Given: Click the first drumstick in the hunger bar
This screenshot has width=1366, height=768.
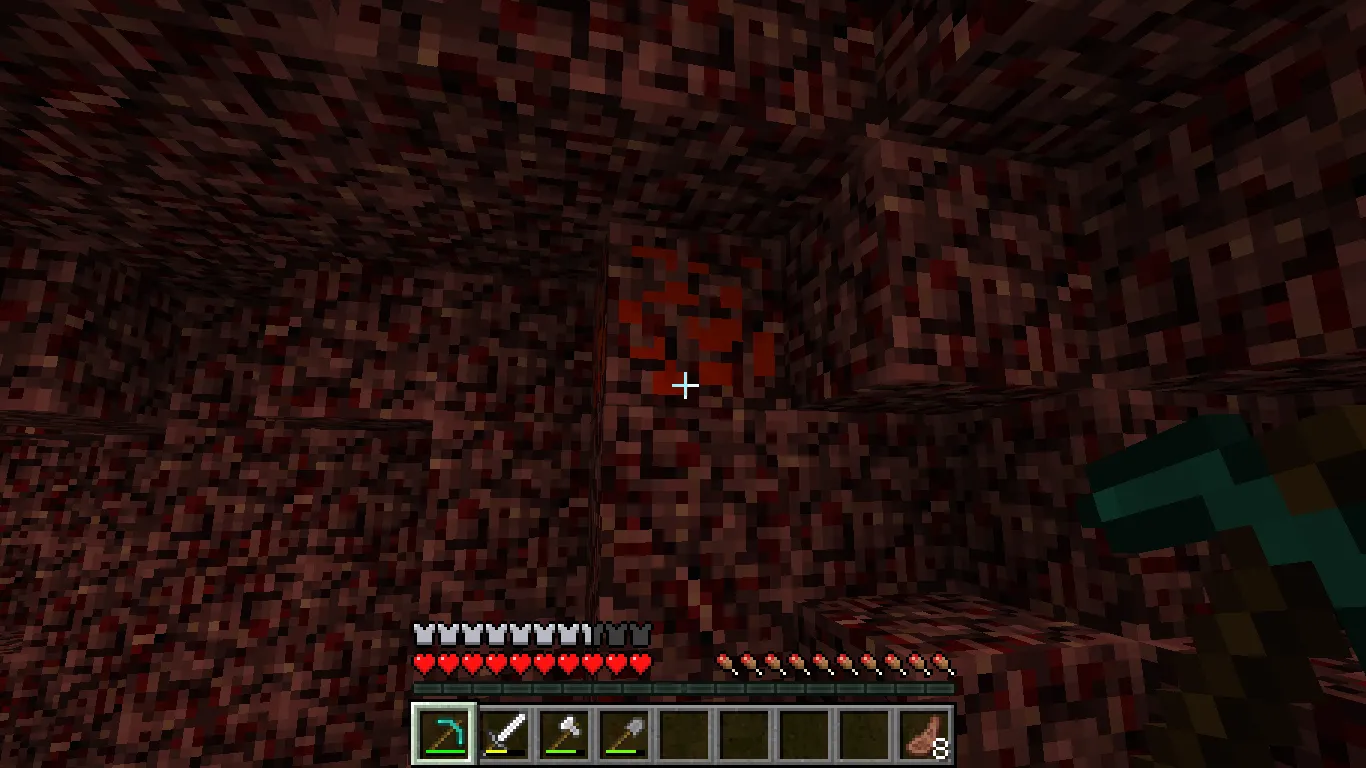Looking at the screenshot, I should pyautogui.click(x=723, y=661).
